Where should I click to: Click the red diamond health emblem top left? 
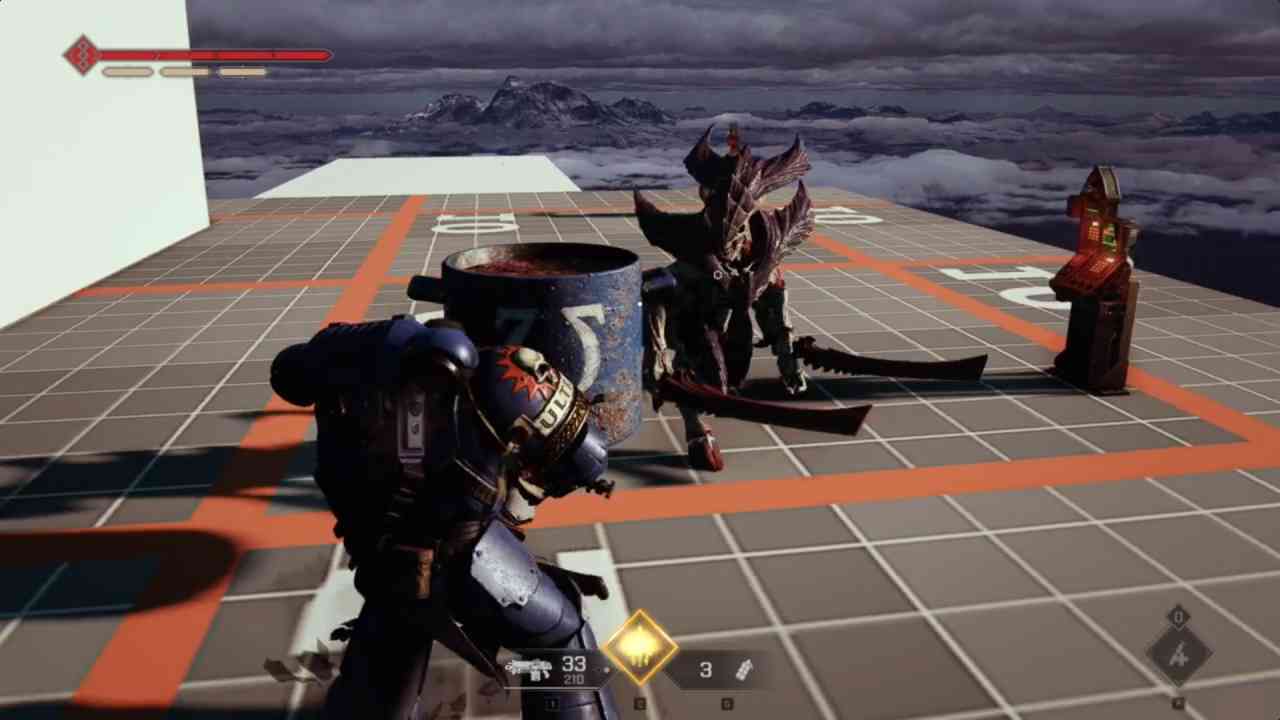pyautogui.click(x=82, y=54)
